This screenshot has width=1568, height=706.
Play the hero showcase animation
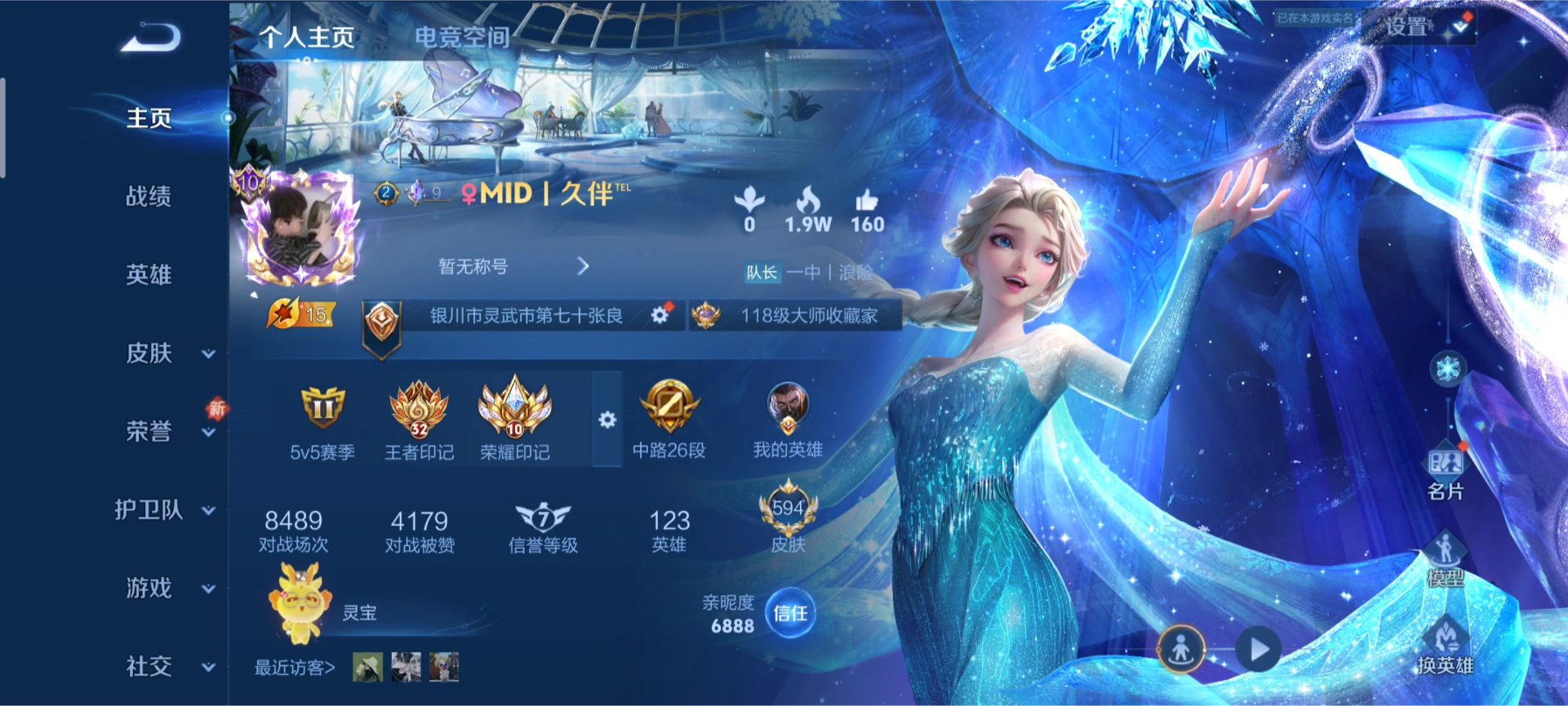[1258, 650]
